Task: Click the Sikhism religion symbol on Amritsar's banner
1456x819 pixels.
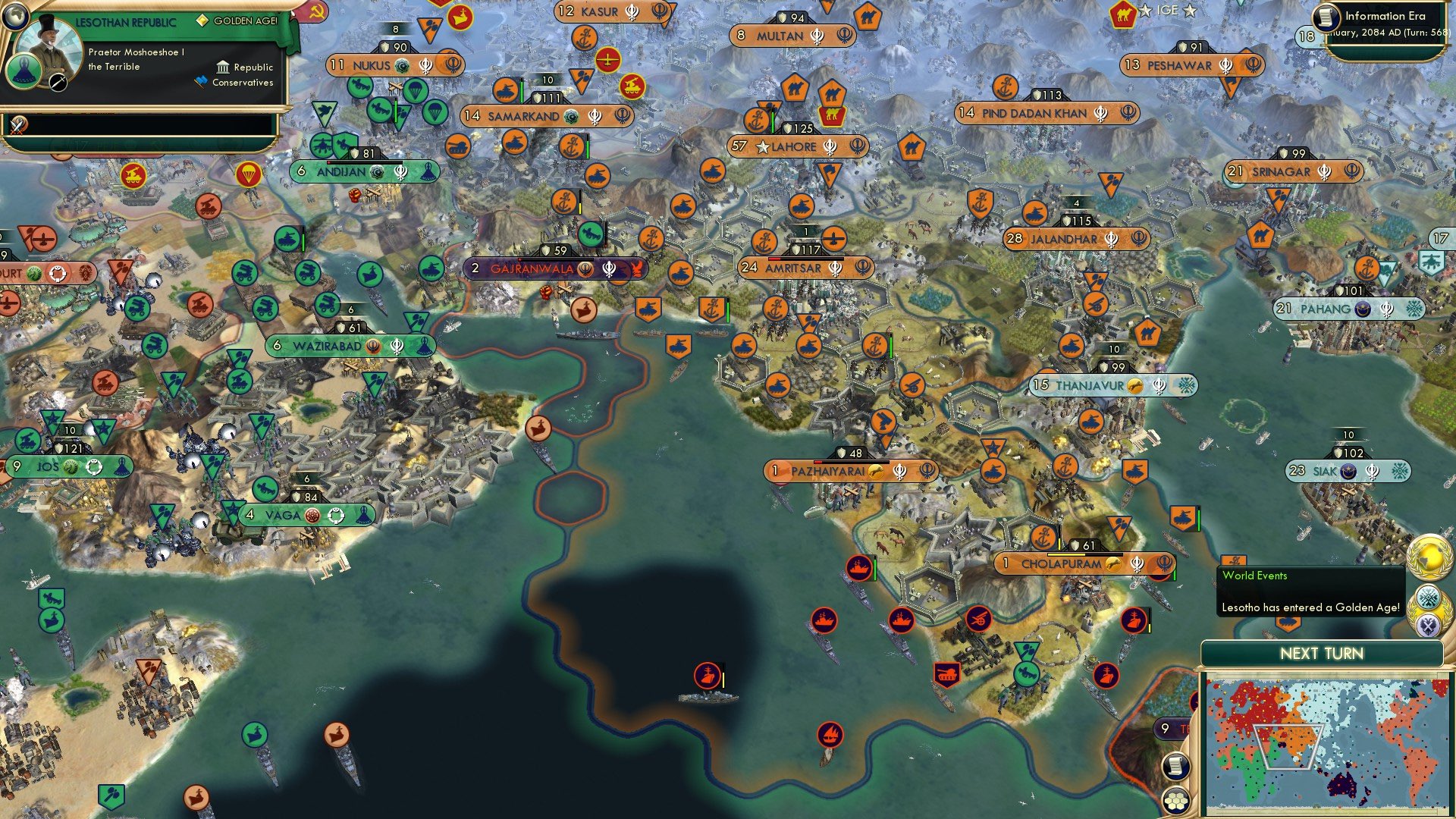Action: (x=835, y=267)
